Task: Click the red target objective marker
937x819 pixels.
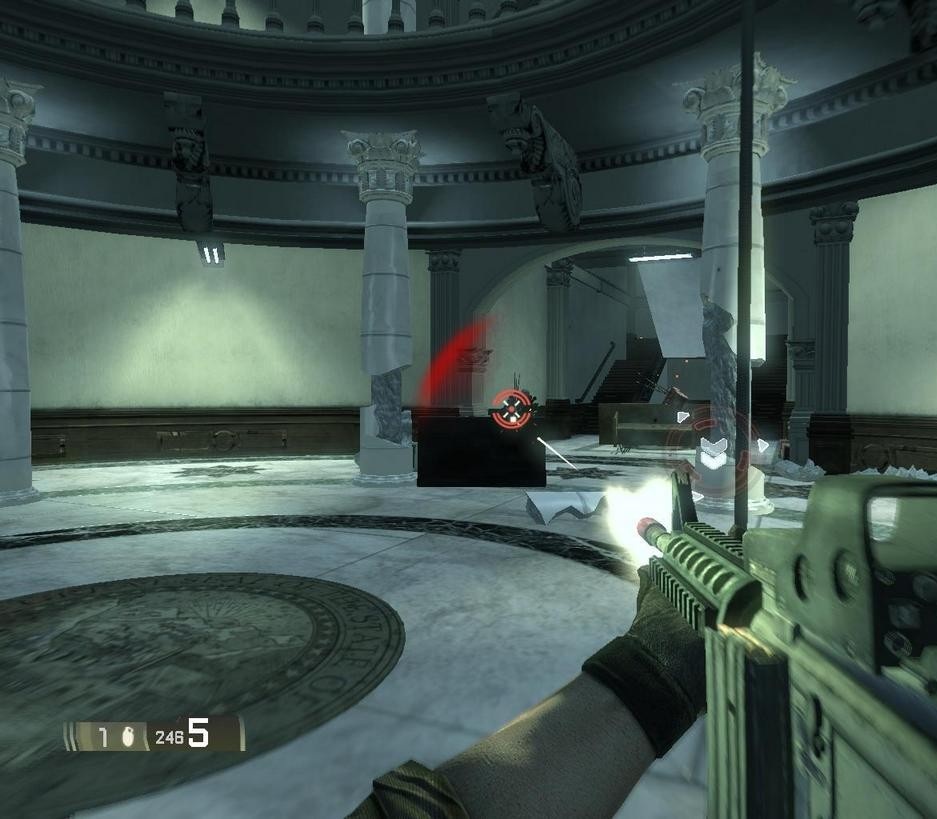Action: click(511, 407)
